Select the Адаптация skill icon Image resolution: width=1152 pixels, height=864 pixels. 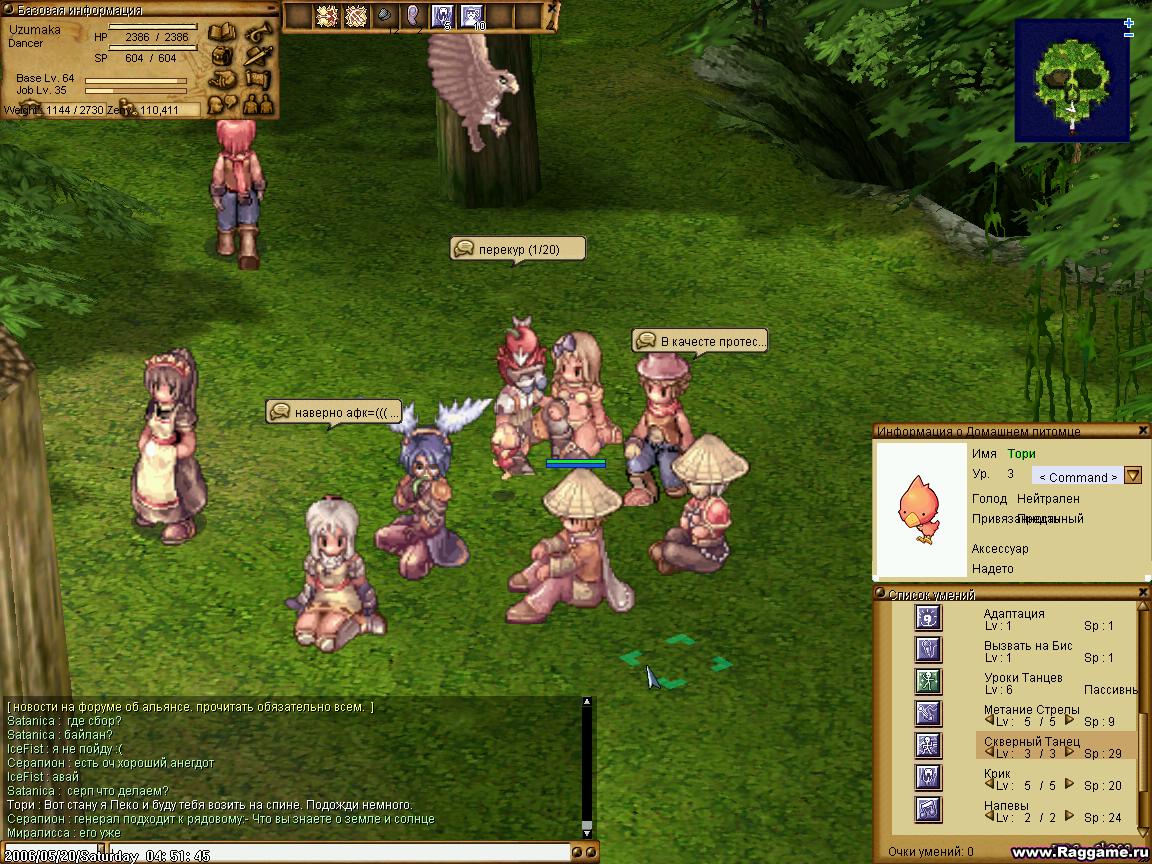point(928,619)
